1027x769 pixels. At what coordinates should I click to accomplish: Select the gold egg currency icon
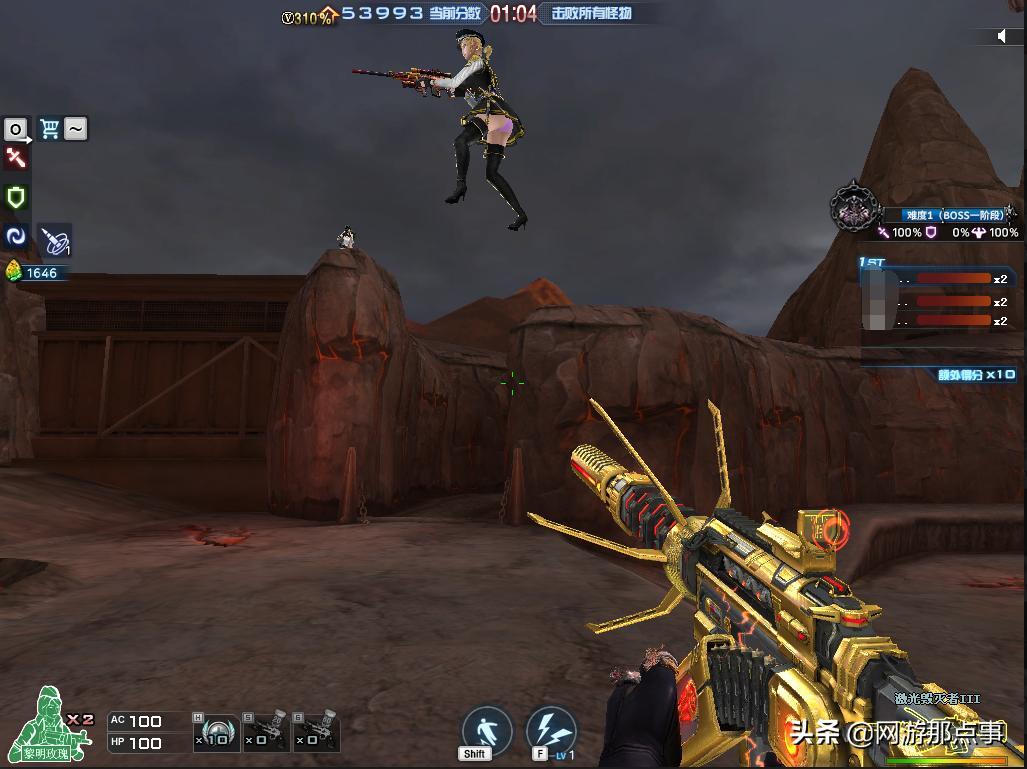14,272
